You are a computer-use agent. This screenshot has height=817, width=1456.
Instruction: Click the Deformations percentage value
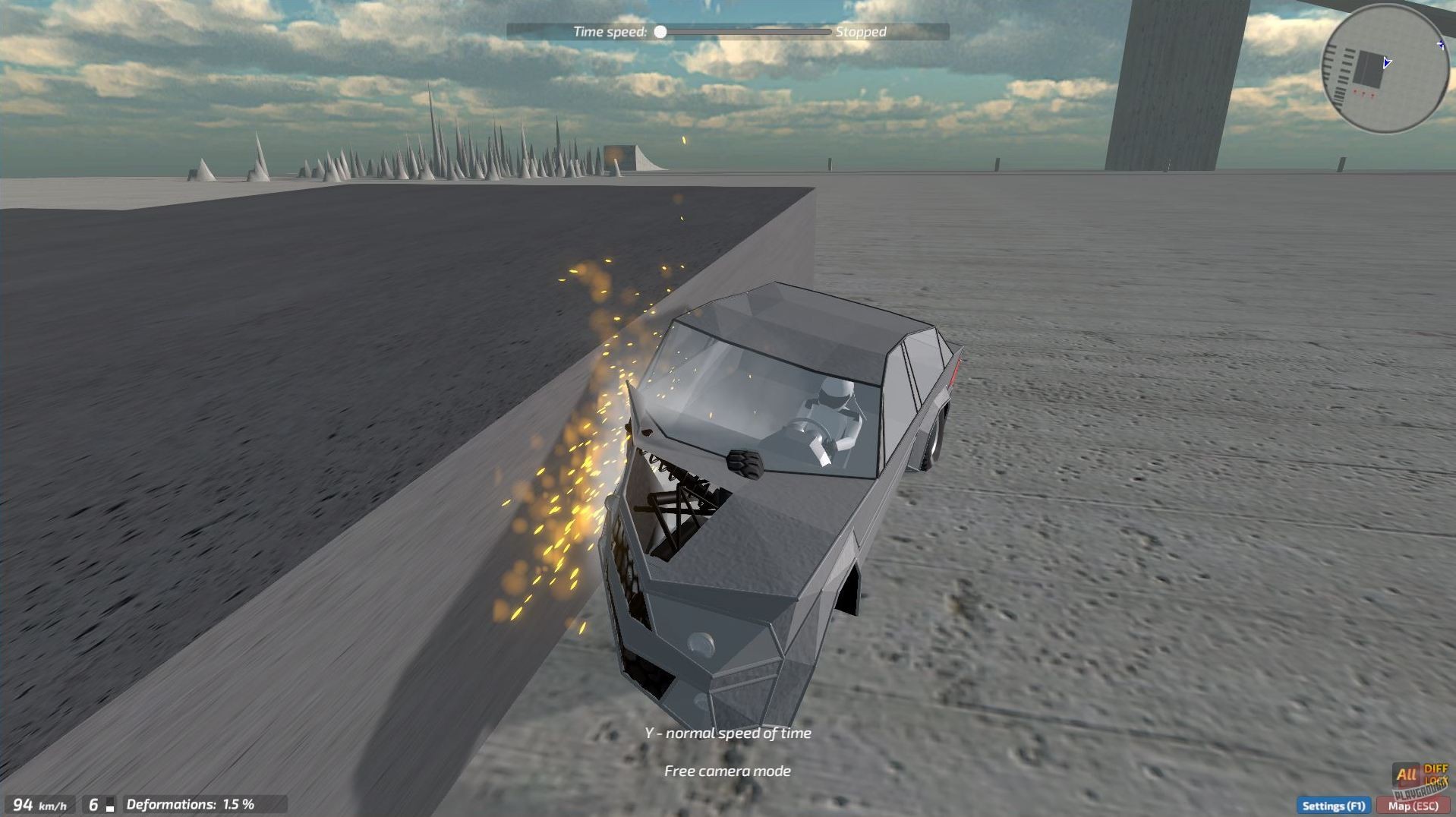point(240,803)
